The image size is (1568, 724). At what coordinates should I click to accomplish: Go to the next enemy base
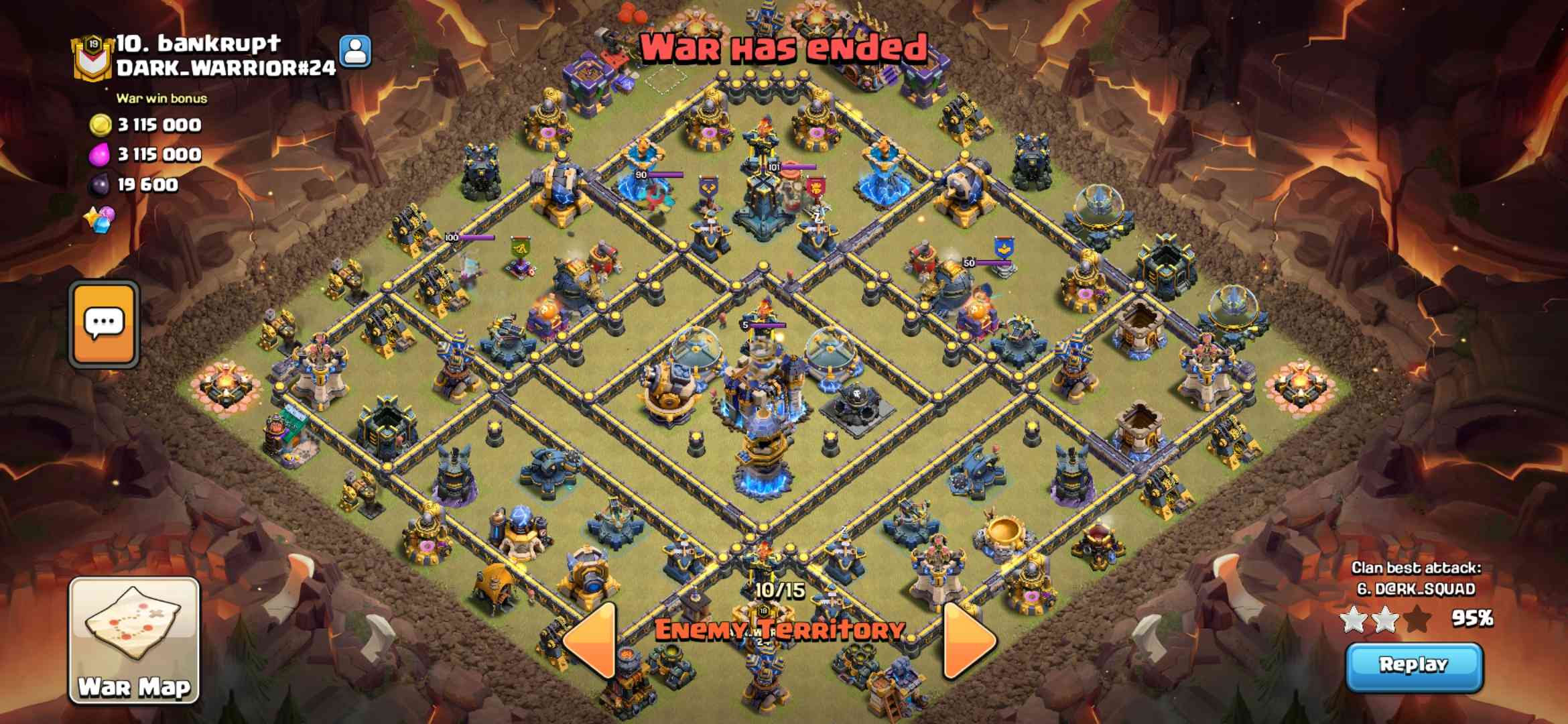point(968,640)
